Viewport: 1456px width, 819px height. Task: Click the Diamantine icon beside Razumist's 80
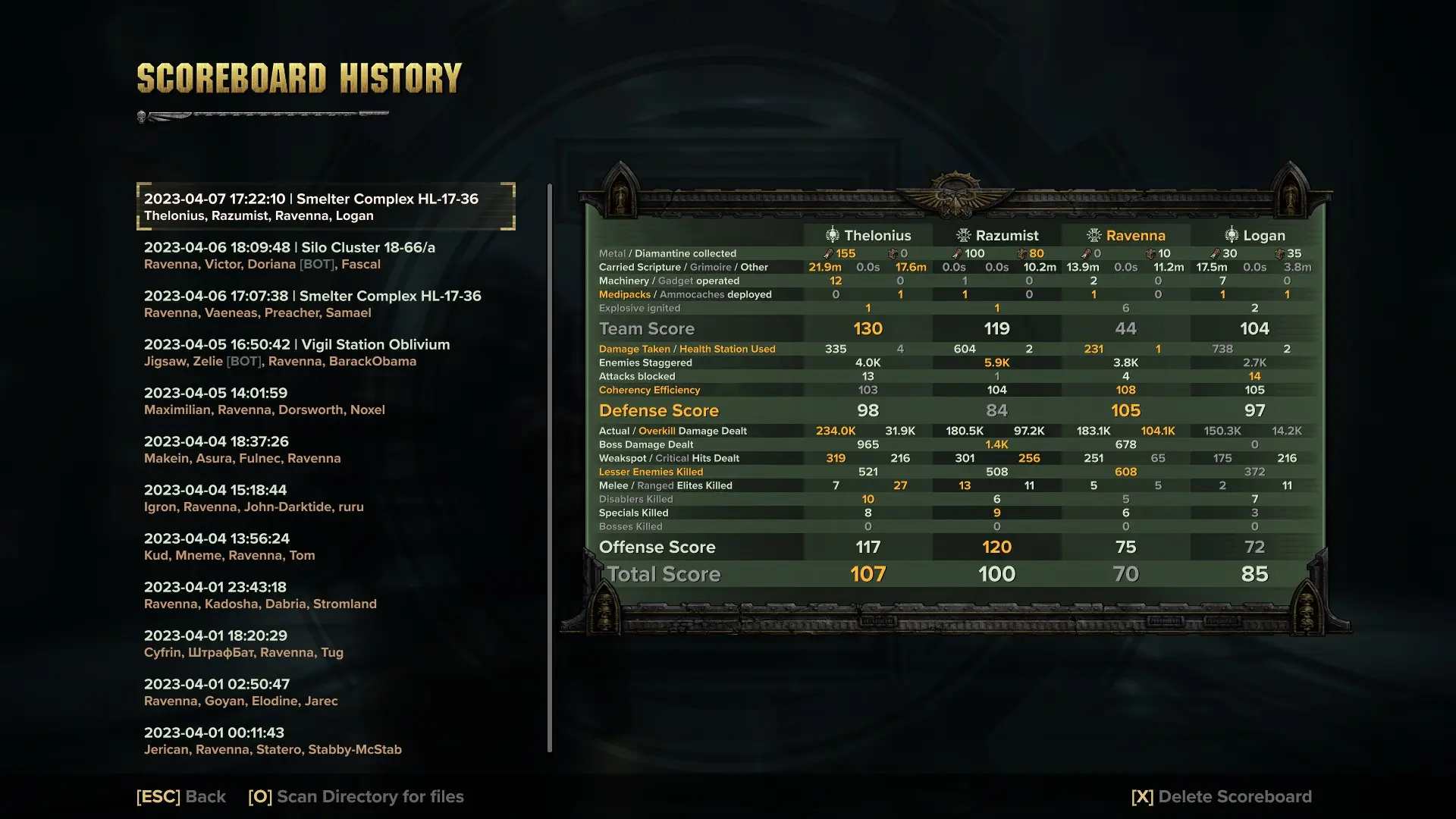pyautogui.click(x=1024, y=253)
